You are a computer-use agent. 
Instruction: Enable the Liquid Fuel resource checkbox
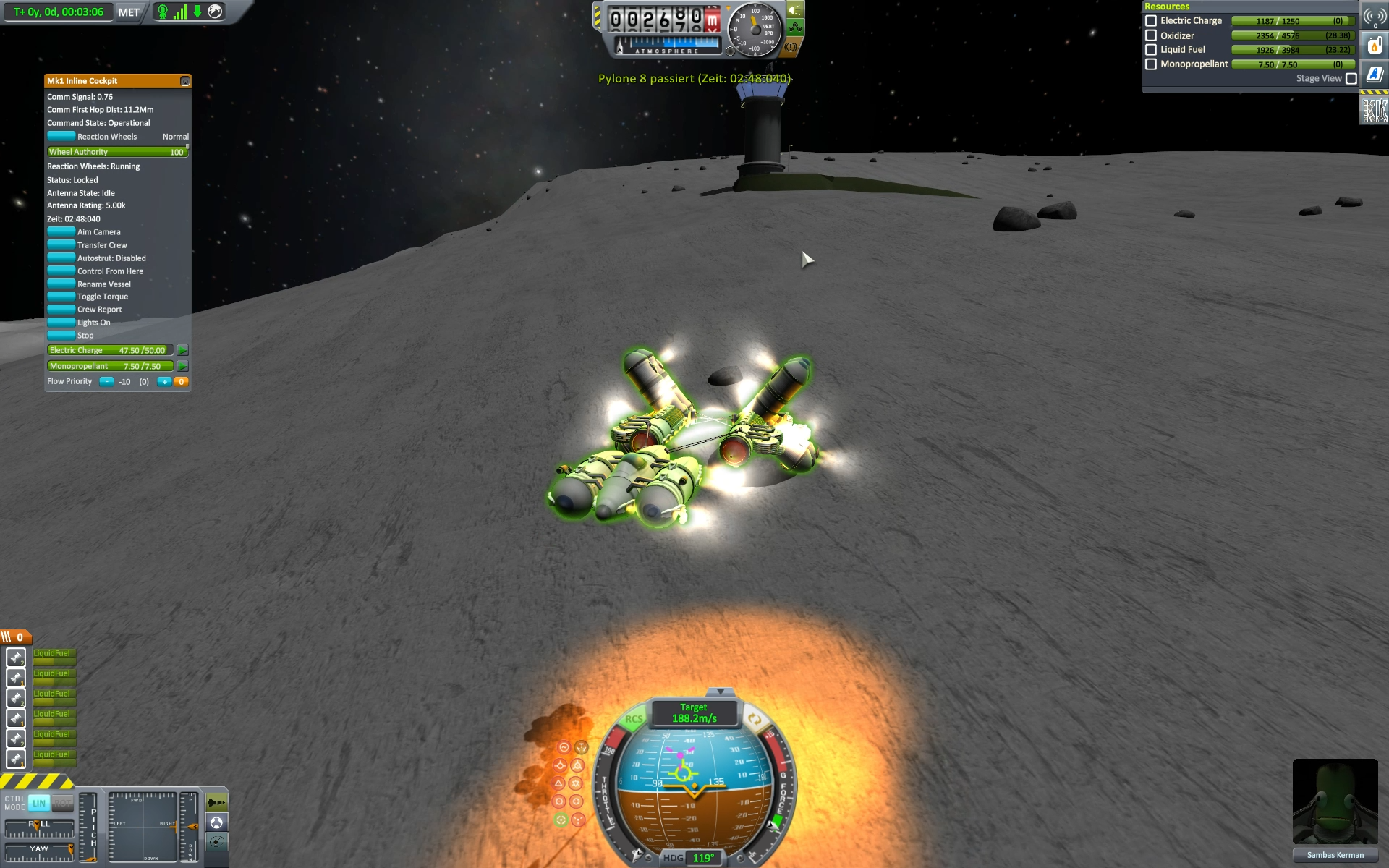[x=1151, y=50]
